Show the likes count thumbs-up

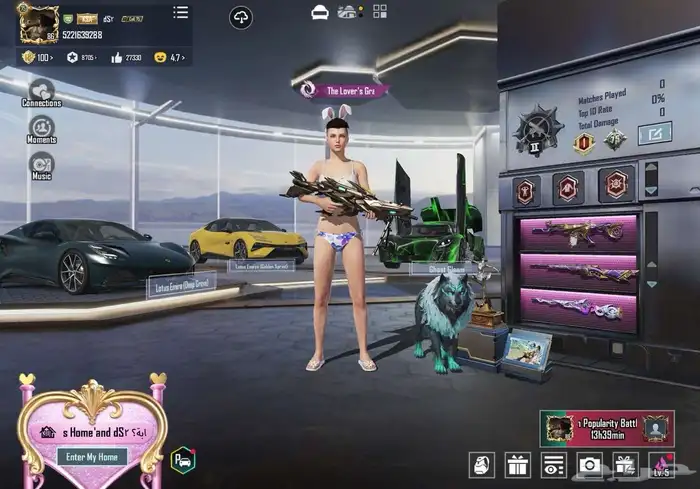click(117, 58)
